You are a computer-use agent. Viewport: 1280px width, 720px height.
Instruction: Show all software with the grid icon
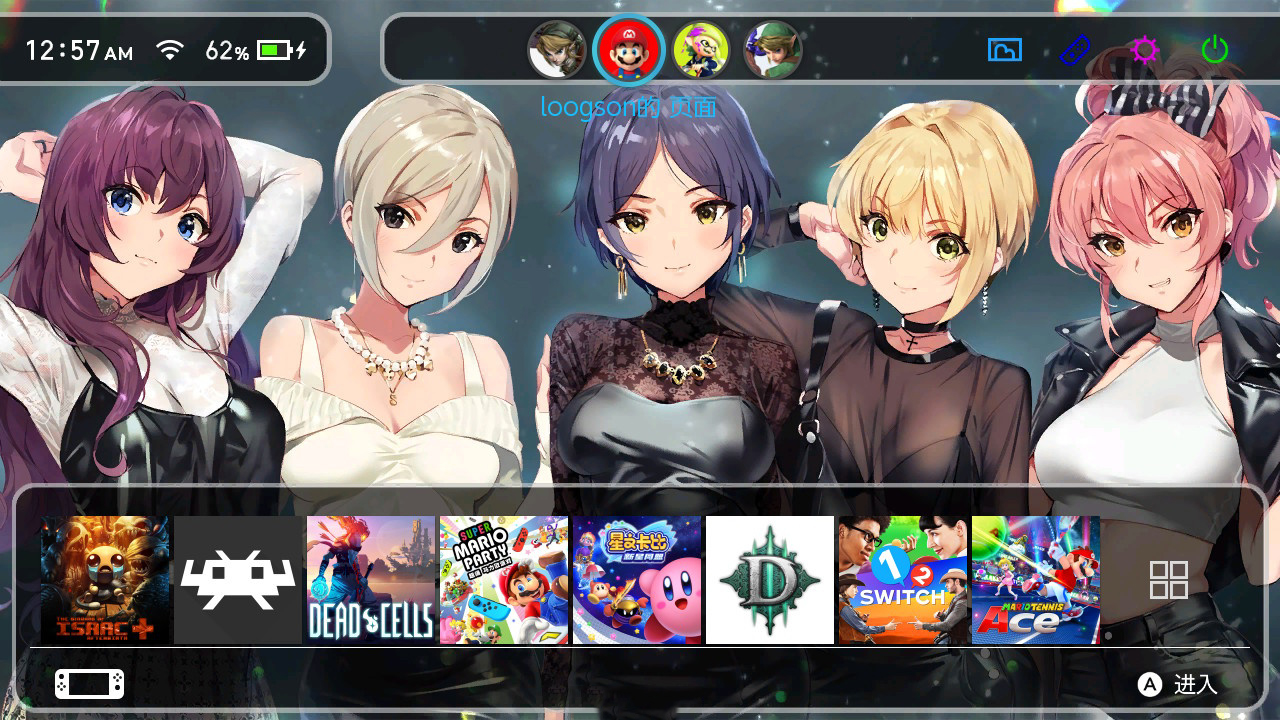tap(1168, 580)
